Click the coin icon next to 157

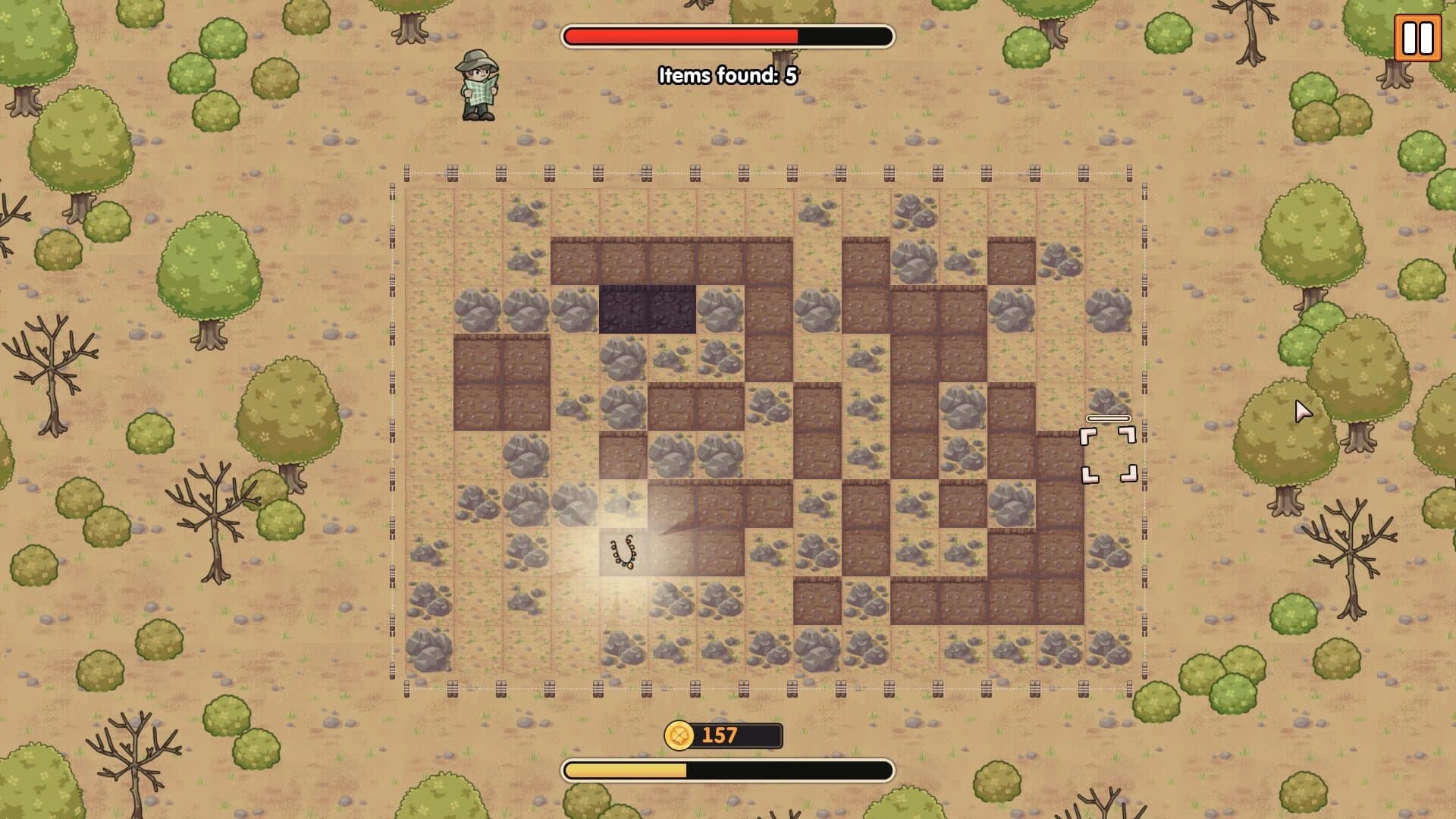[x=681, y=735]
